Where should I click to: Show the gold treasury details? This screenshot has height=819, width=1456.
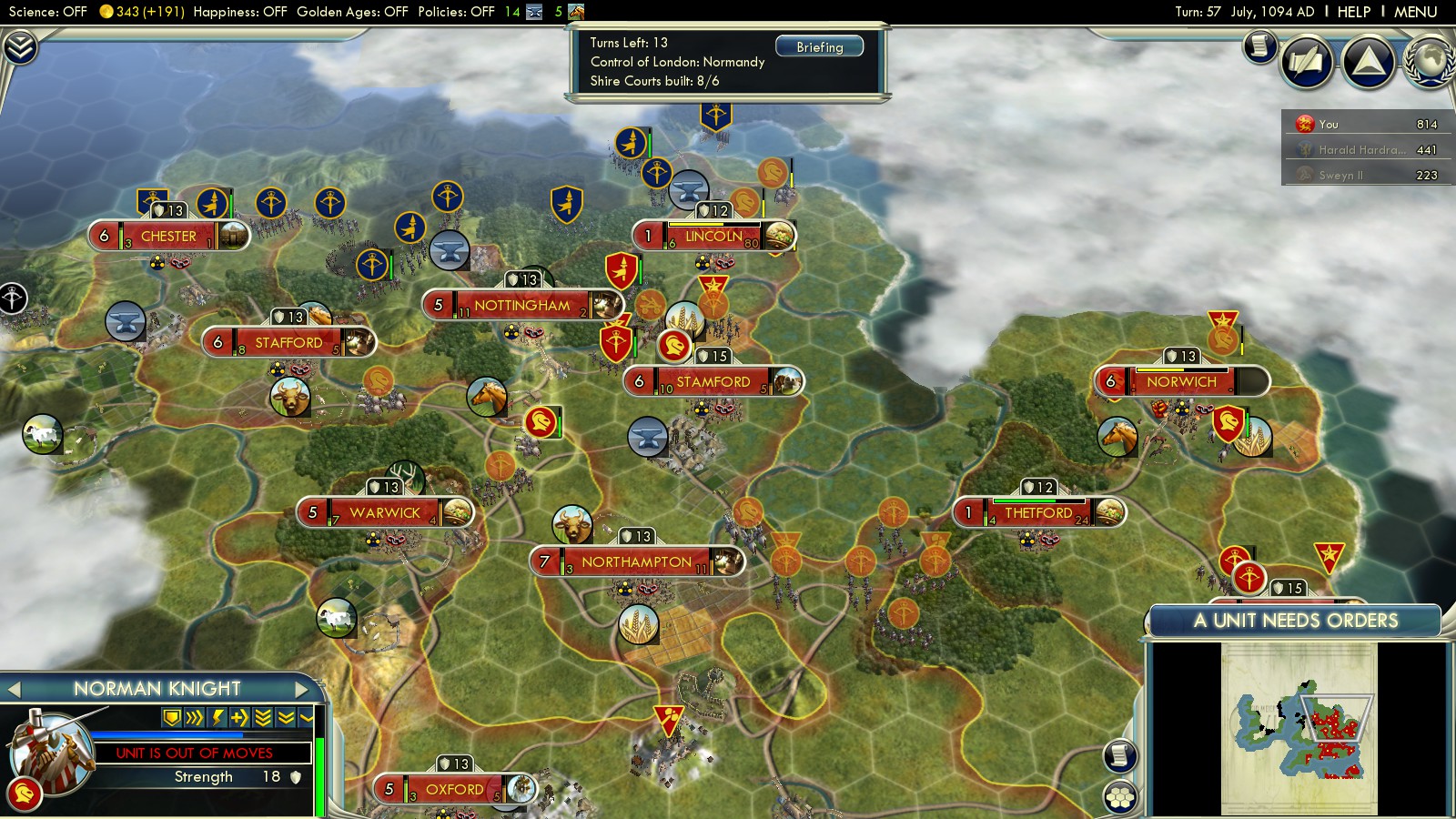[141, 12]
